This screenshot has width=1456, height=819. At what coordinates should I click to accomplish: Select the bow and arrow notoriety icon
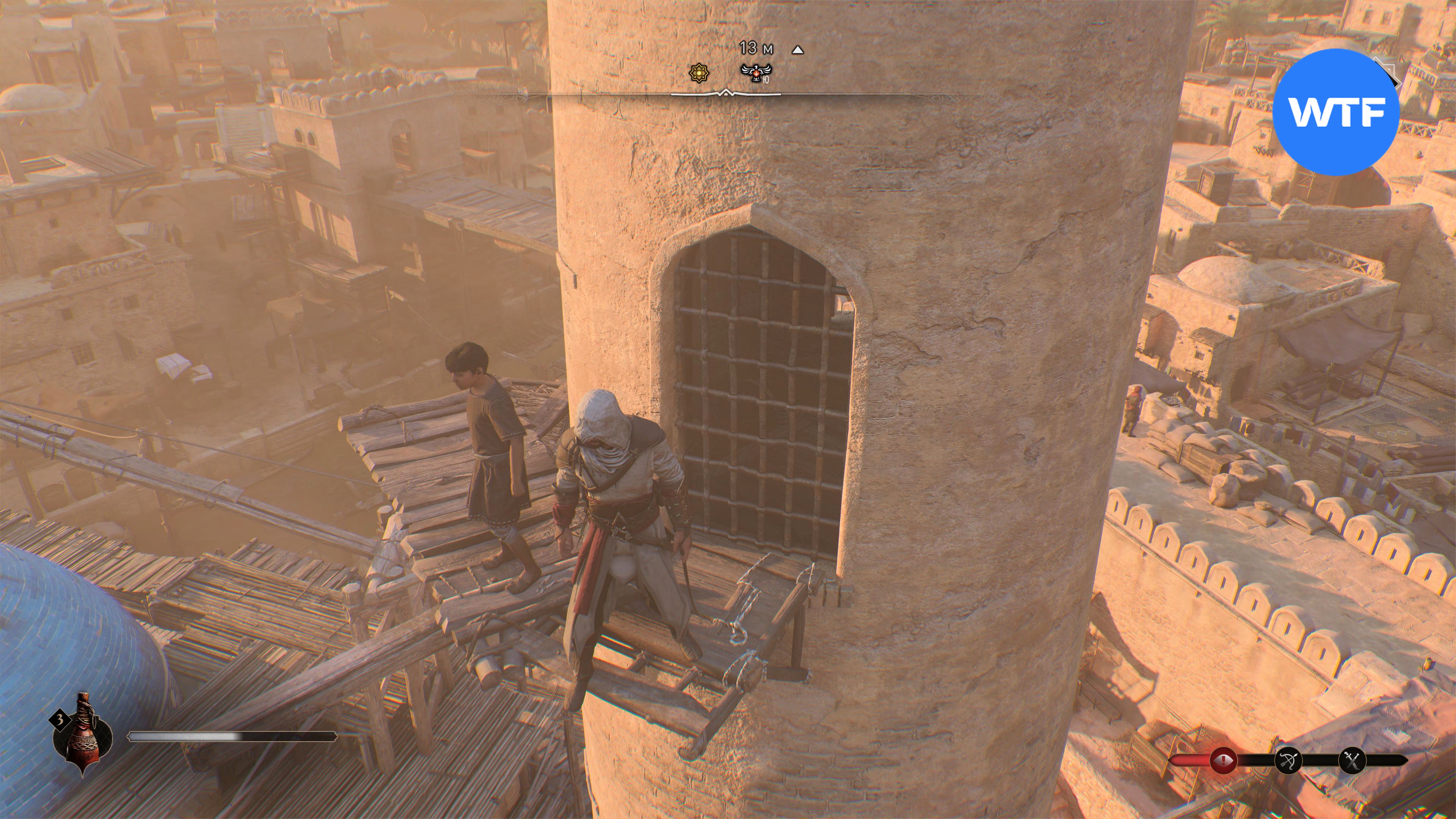[x=1289, y=760]
